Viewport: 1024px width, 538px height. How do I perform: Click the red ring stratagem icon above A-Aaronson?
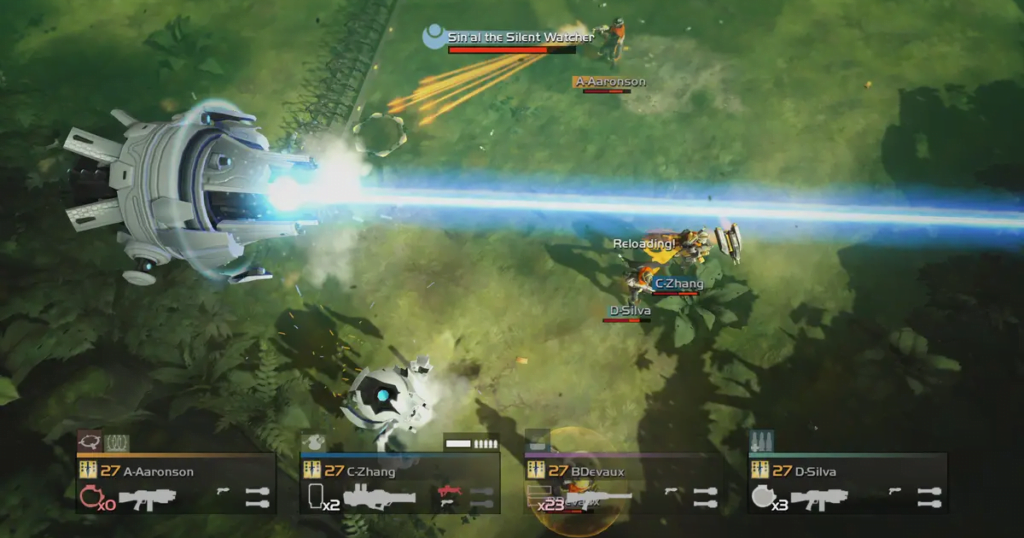pos(89,441)
